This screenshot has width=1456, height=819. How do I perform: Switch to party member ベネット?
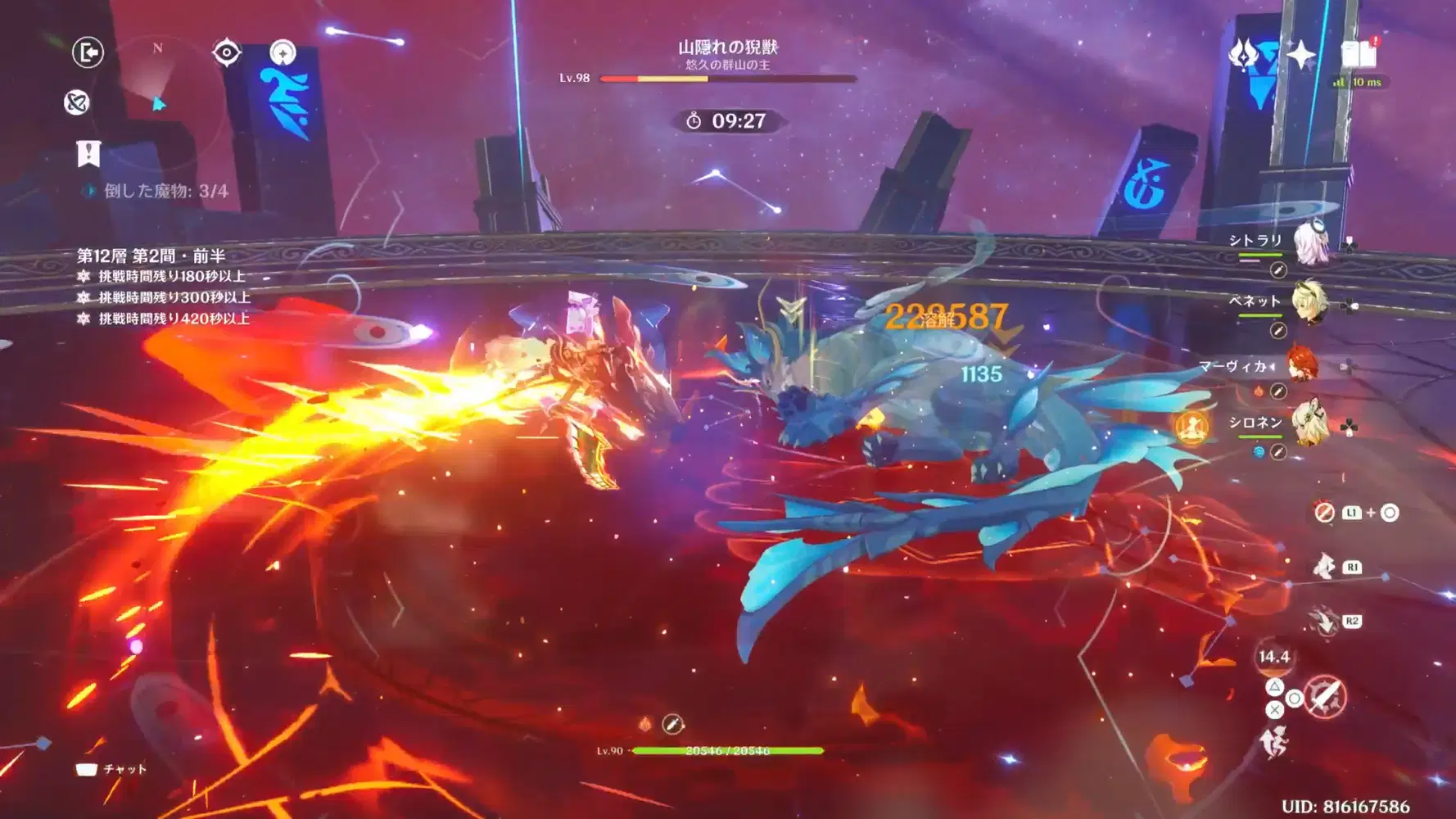(1309, 303)
